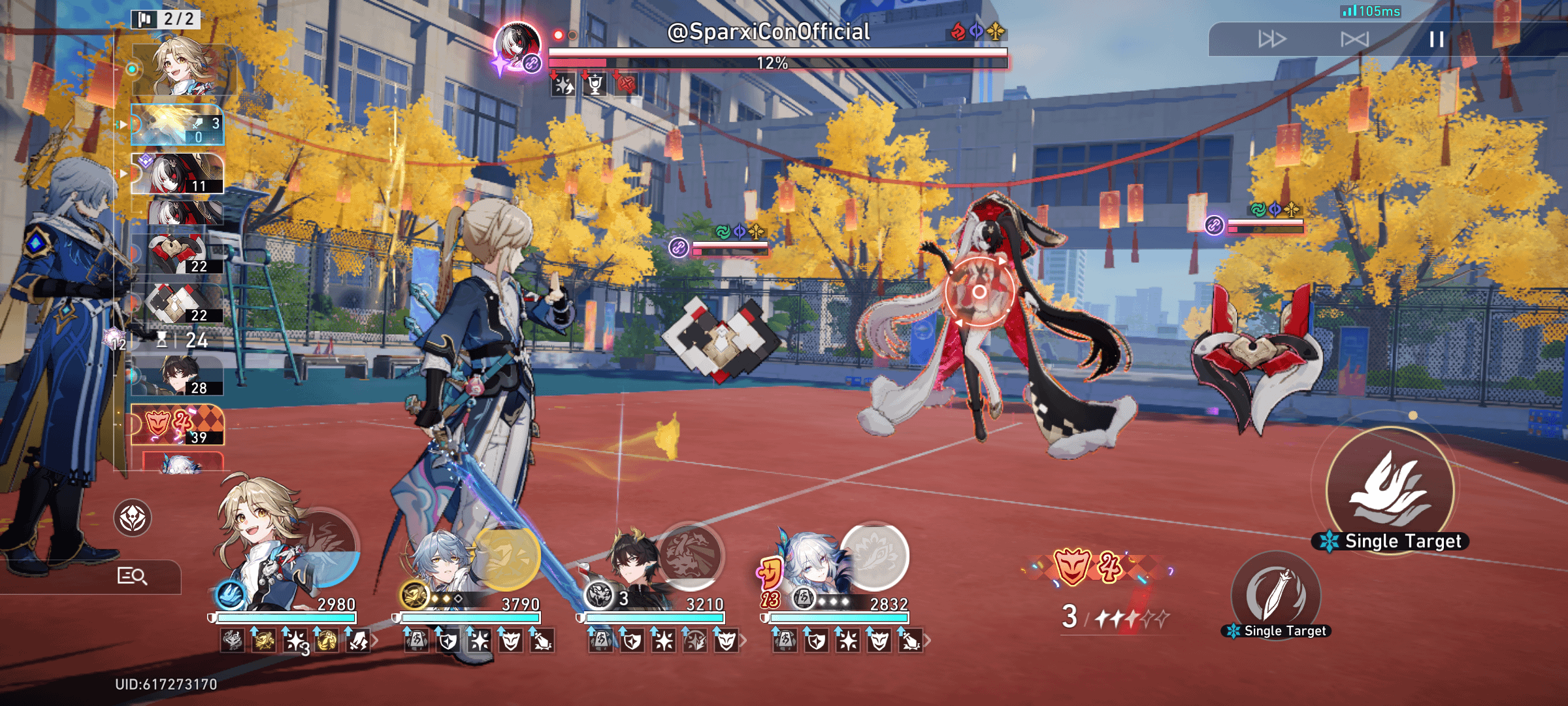Open the boss portrait beside @SparxiConOfficial
The image size is (1568, 706).
517,46
